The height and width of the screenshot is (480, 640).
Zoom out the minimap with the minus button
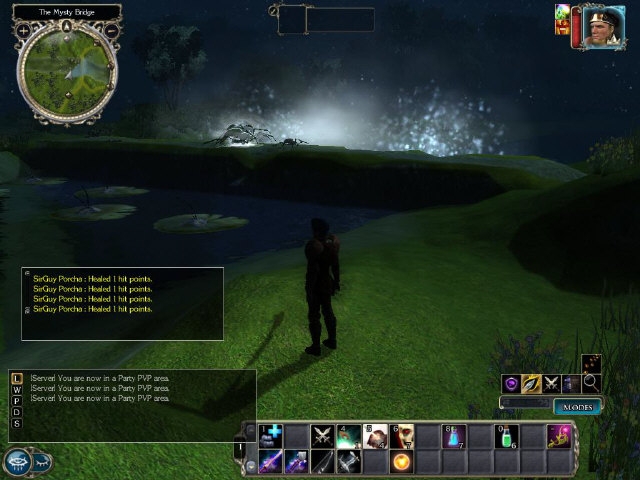[111, 31]
